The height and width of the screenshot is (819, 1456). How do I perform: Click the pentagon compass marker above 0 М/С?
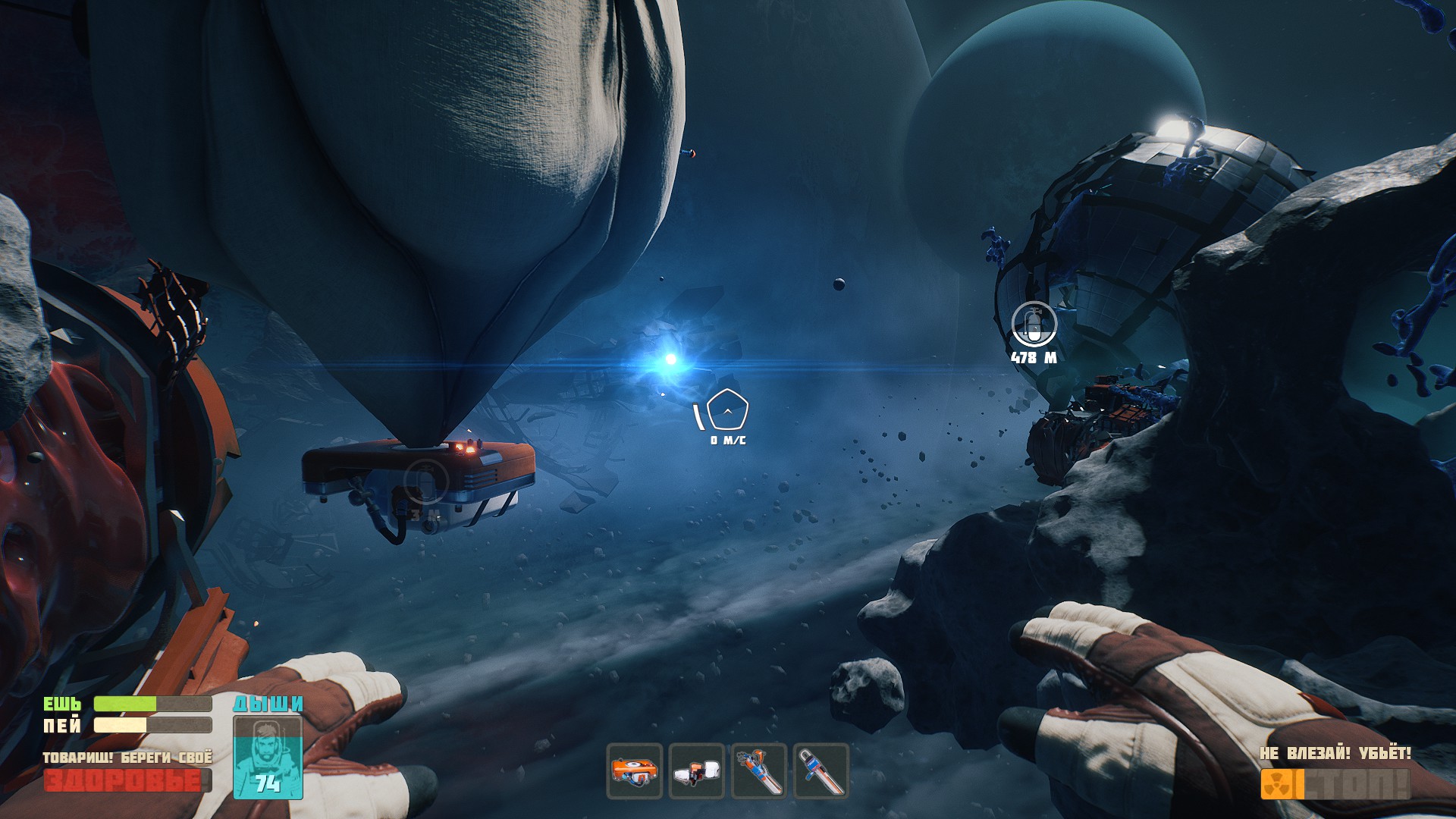(x=726, y=411)
